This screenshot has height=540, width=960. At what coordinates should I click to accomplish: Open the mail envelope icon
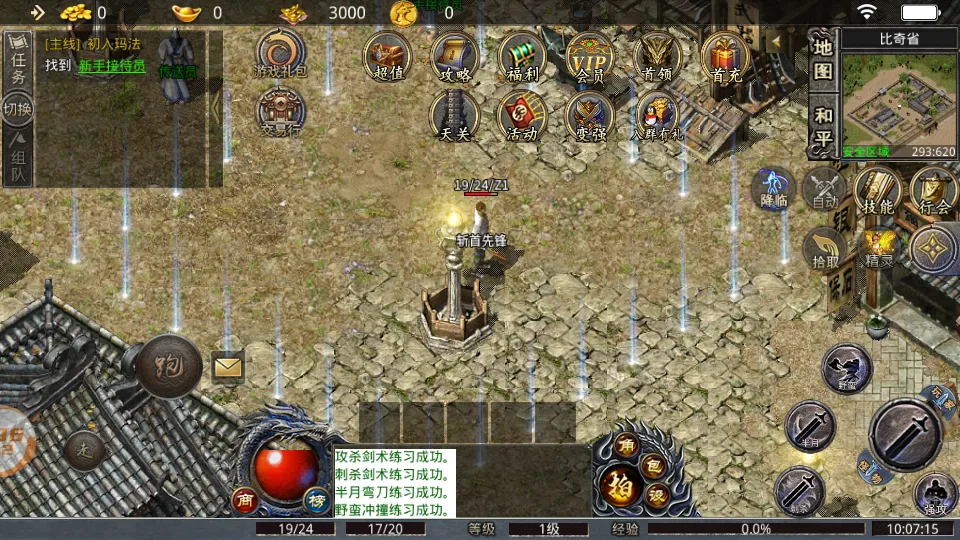[228, 367]
